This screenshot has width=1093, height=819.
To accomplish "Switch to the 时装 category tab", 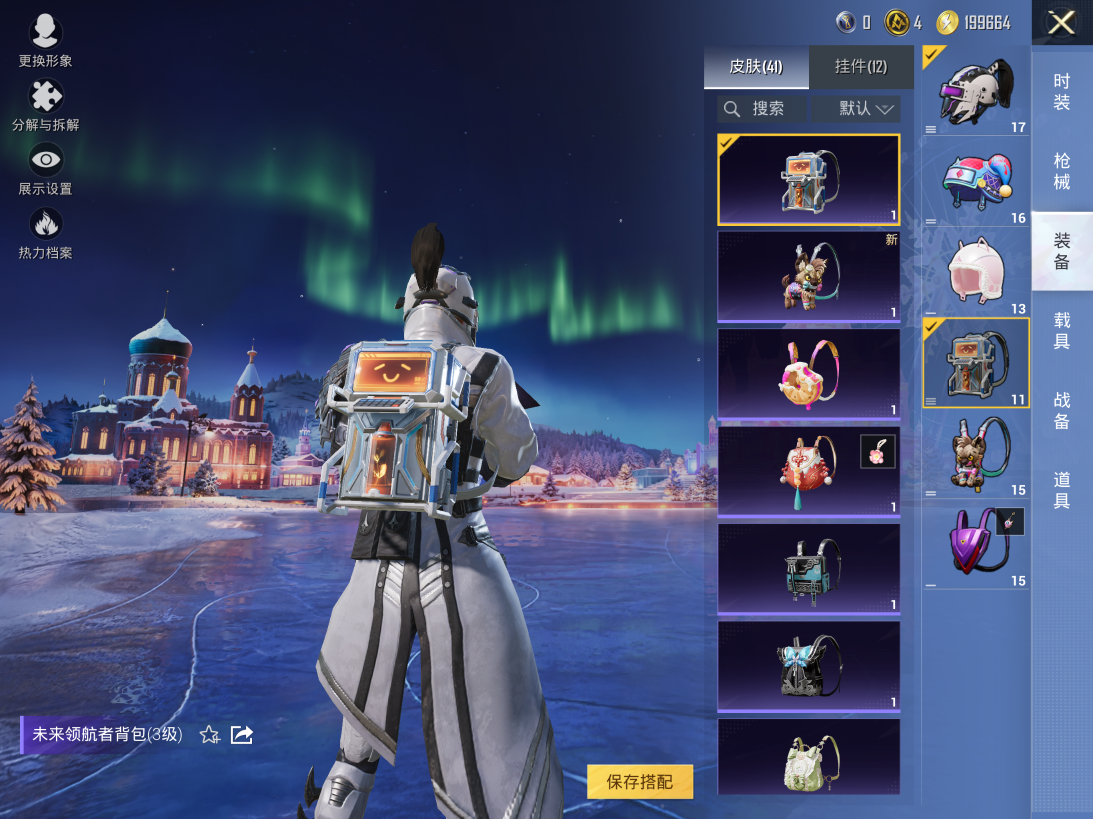I will [x=1062, y=92].
